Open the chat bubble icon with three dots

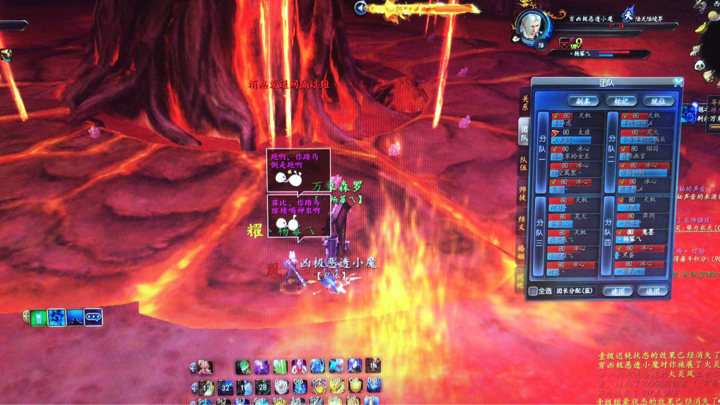93,317
